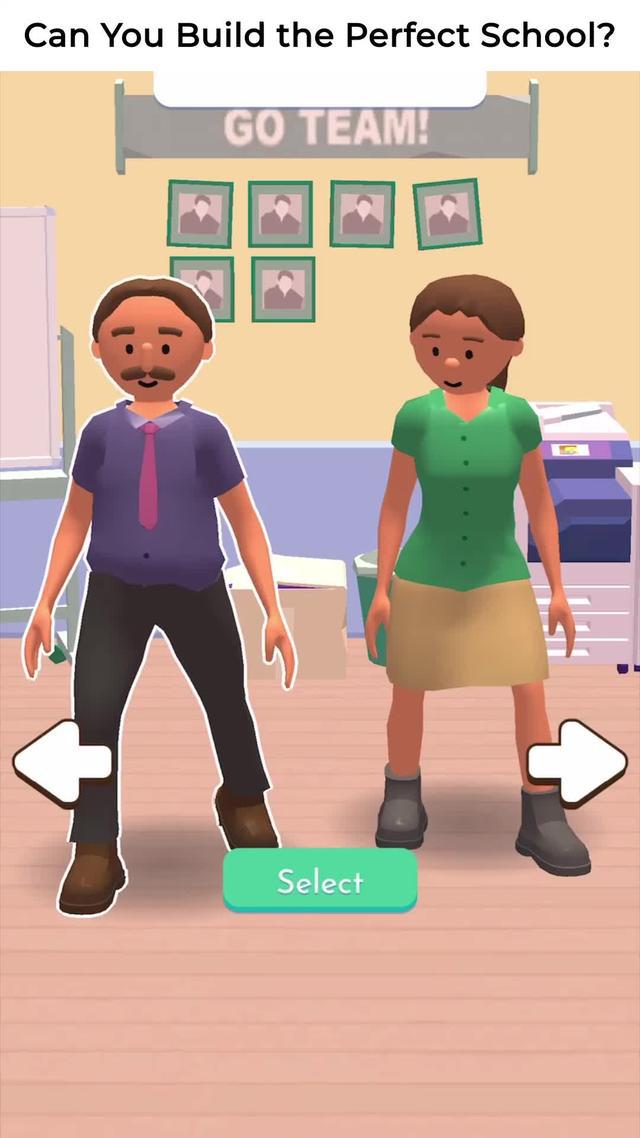640x1138 pixels.
Task: Choose the mustached man in purple shirt
Action: tap(155, 500)
